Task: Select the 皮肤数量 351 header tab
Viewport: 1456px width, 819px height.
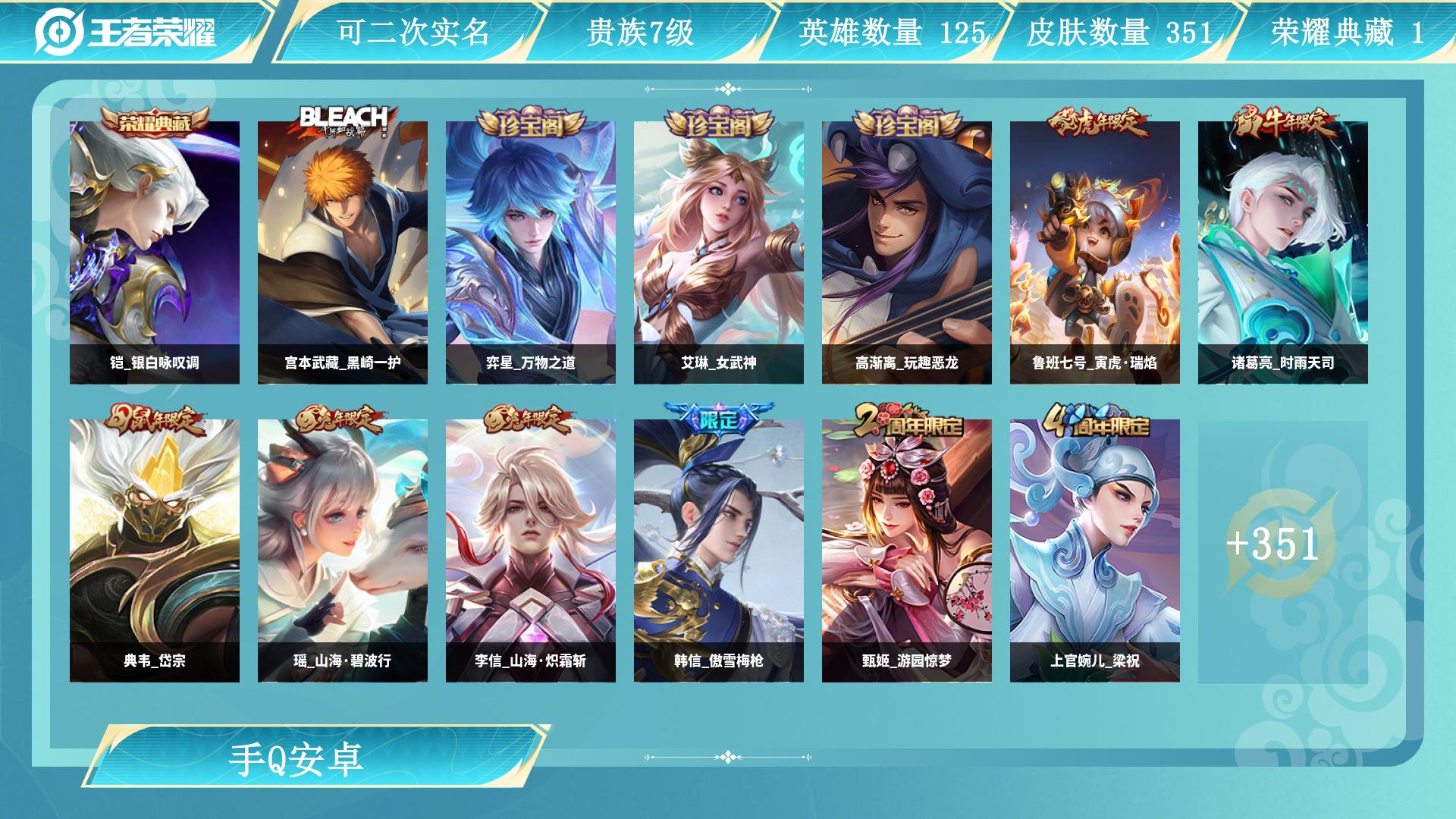Action: point(1119,33)
